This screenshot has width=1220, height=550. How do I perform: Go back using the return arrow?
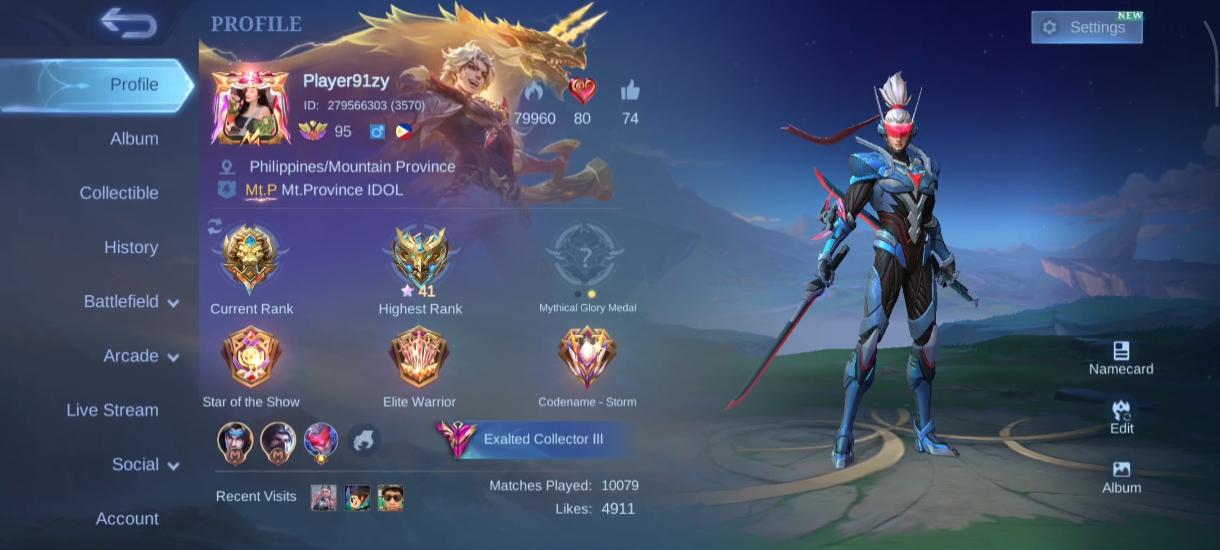pos(129,23)
